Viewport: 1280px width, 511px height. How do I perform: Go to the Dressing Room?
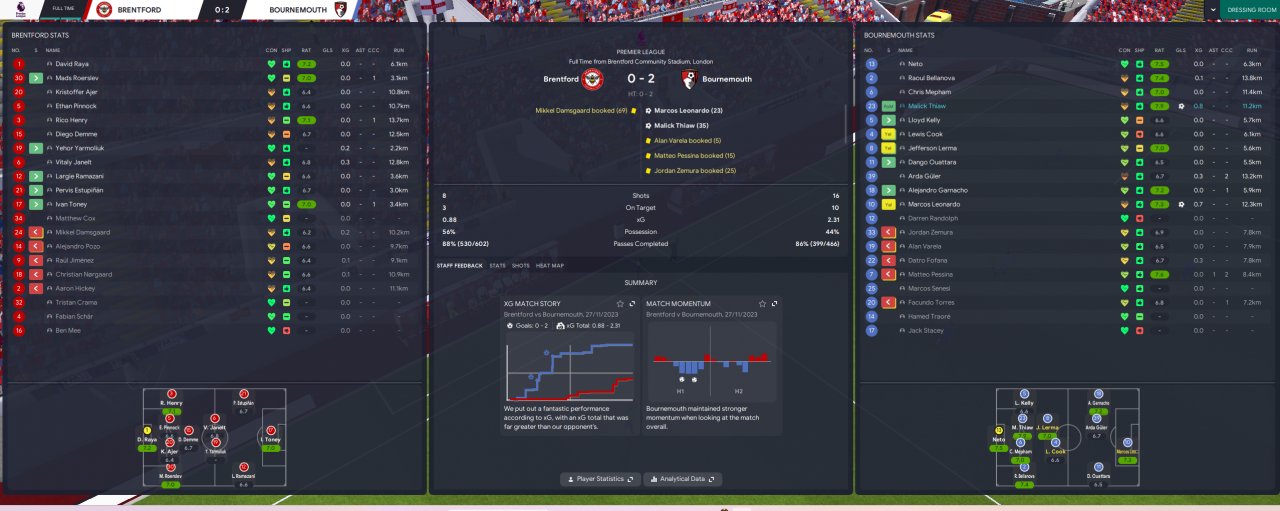click(x=1250, y=9)
